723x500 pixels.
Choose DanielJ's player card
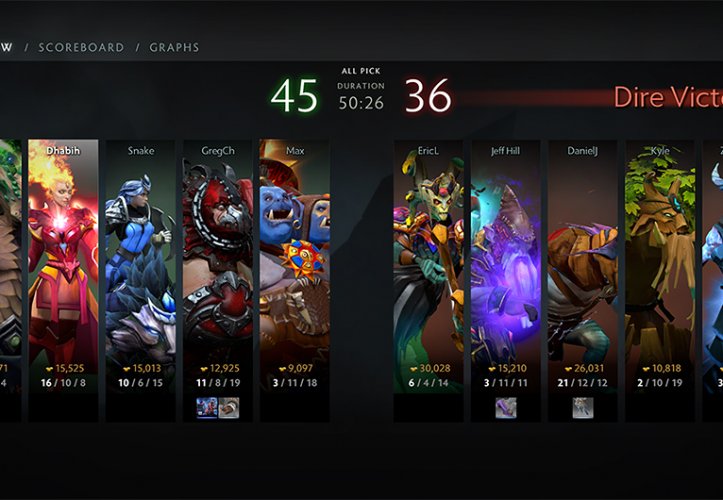583,260
